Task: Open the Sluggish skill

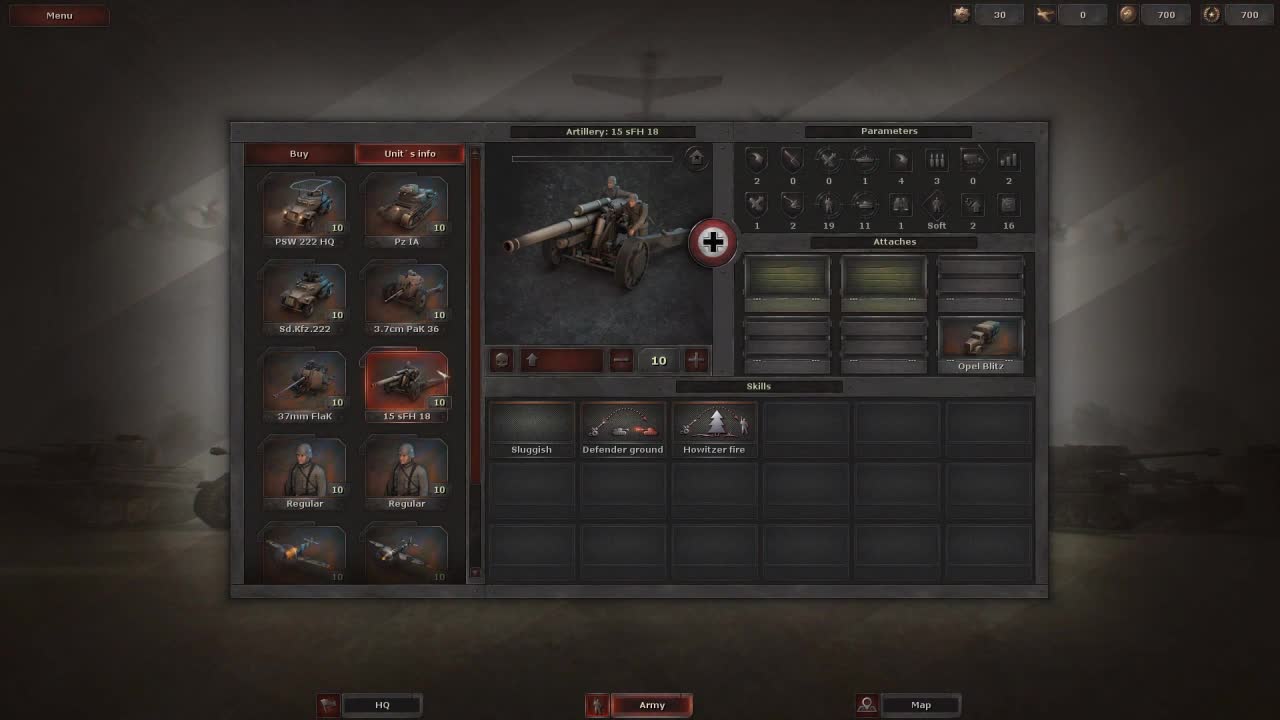Action: (x=531, y=425)
